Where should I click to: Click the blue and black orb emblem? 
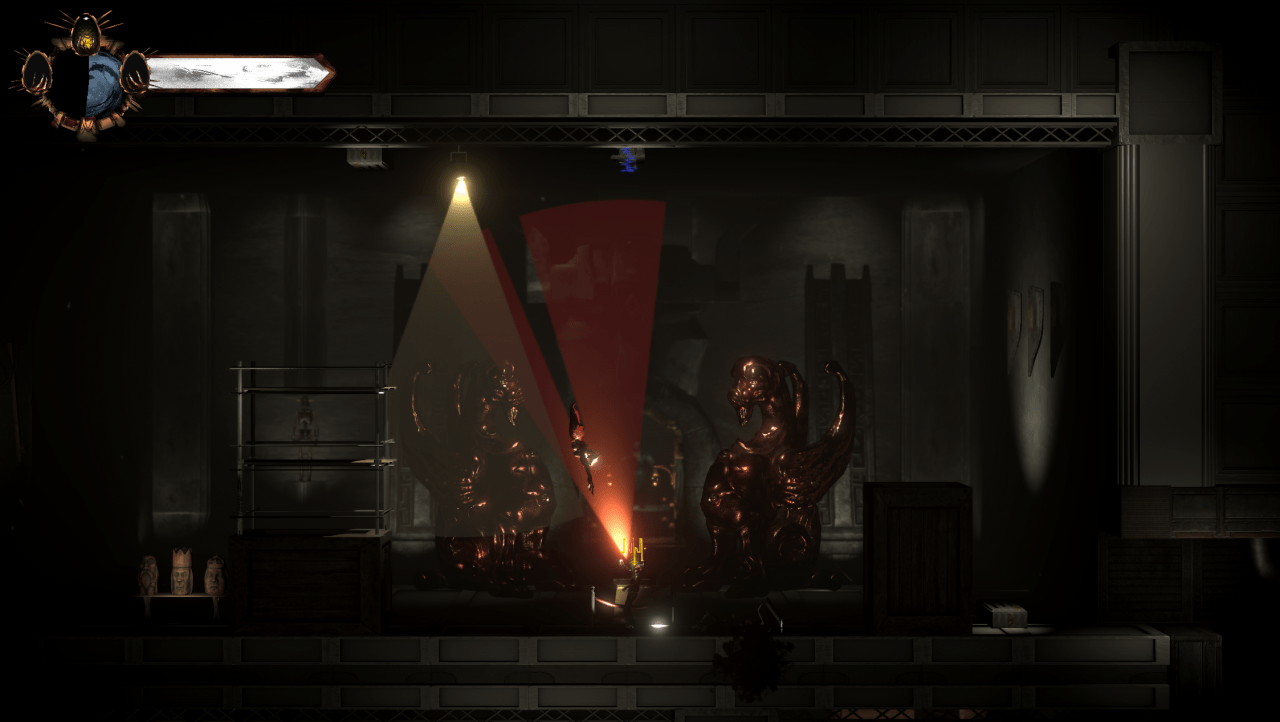tap(86, 85)
